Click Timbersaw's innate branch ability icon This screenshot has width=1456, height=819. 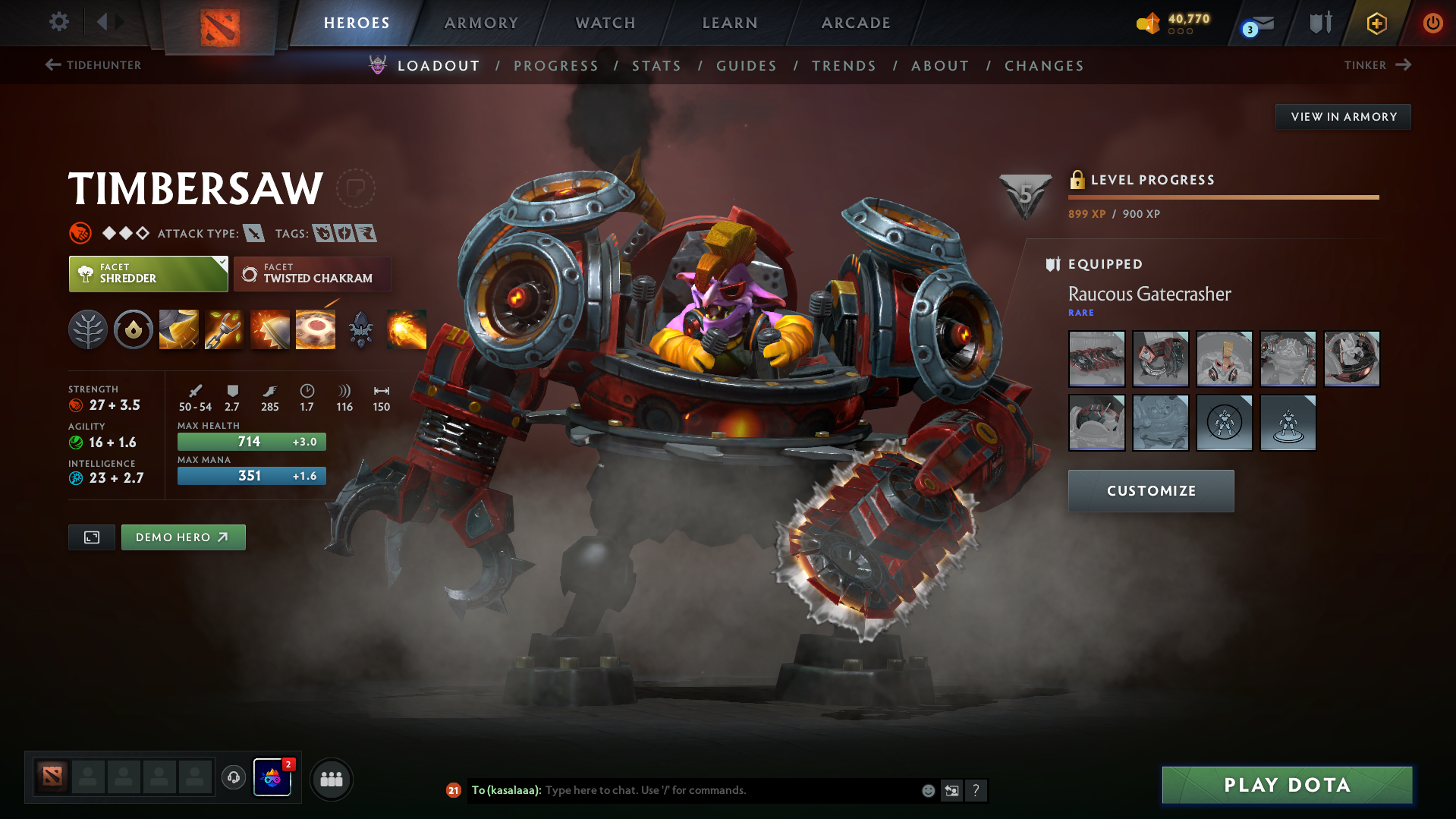87,329
